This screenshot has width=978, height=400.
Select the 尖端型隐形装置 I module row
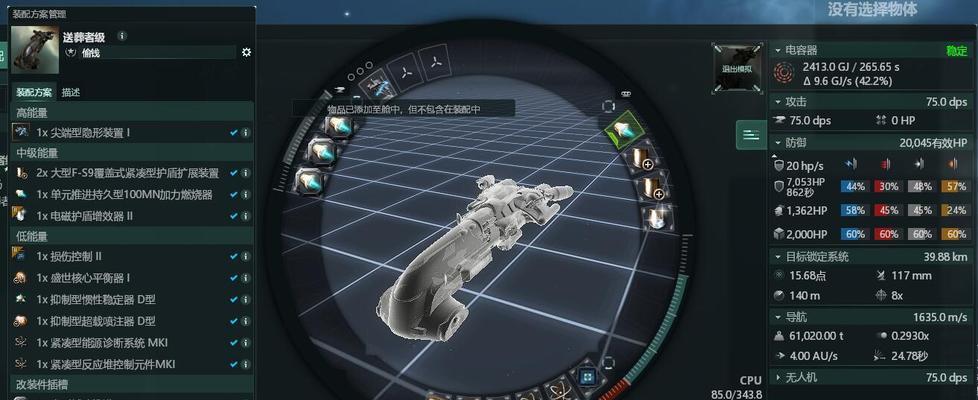pyautogui.click(x=84, y=132)
